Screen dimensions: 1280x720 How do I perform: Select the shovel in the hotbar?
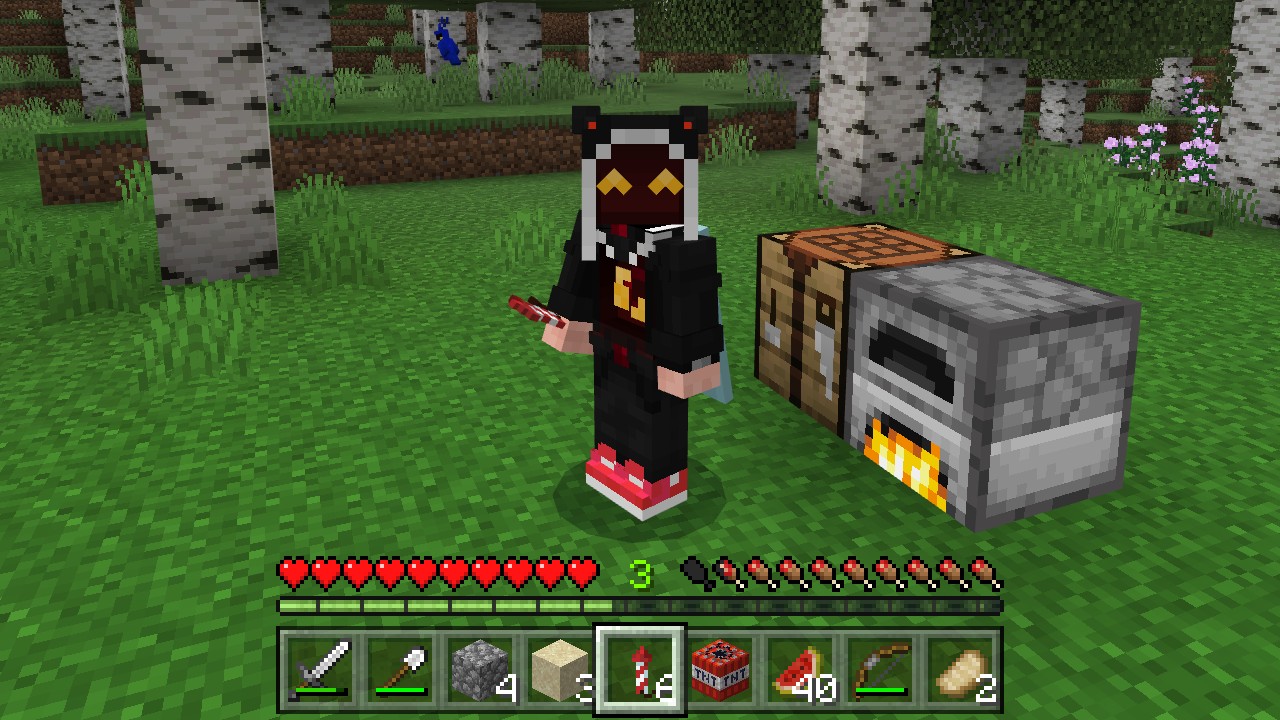click(400, 668)
